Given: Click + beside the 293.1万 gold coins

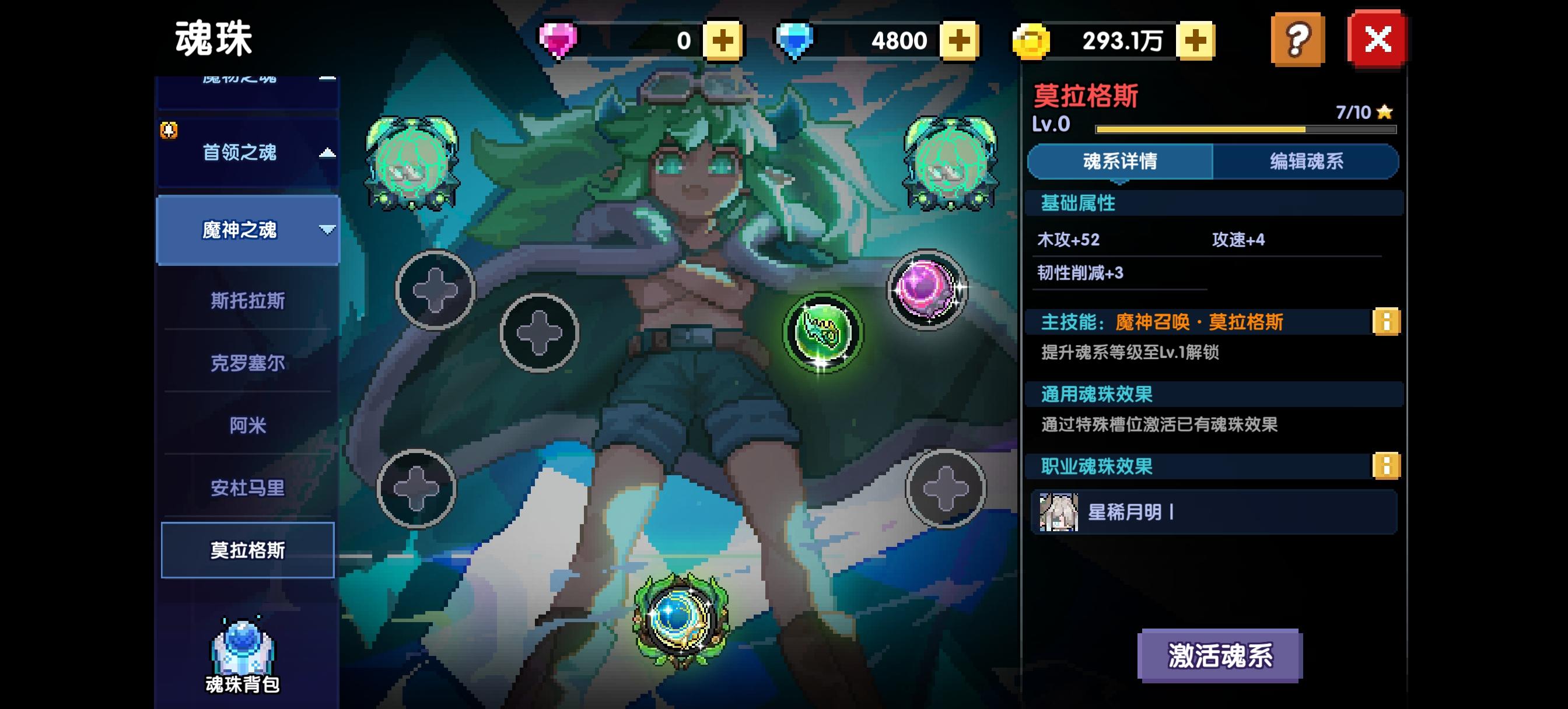Looking at the screenshot, I should [1195, 40].
